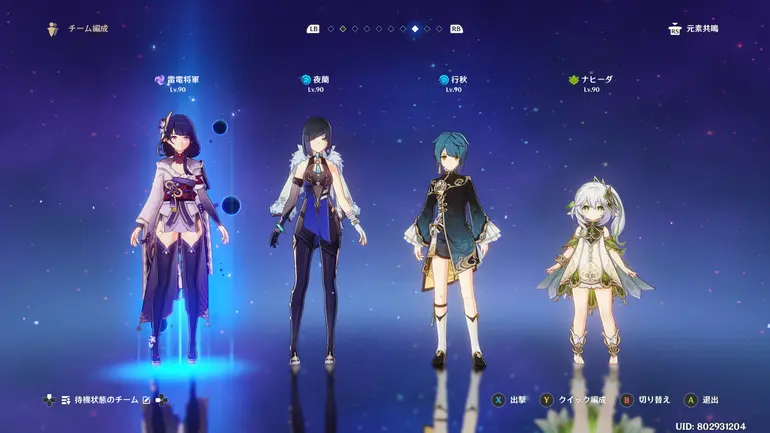This screenshot has height=433, width=770.
Task: Exit with the 退出 button
Action: (701, 400)
